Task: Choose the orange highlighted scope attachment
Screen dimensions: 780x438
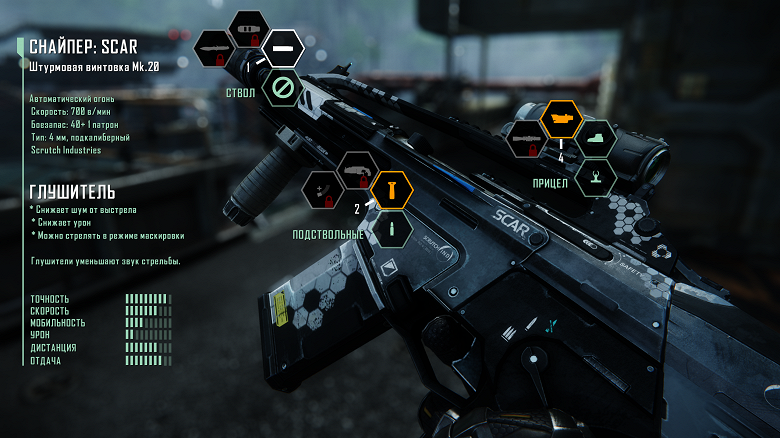Action: click(x=561, y=119)
